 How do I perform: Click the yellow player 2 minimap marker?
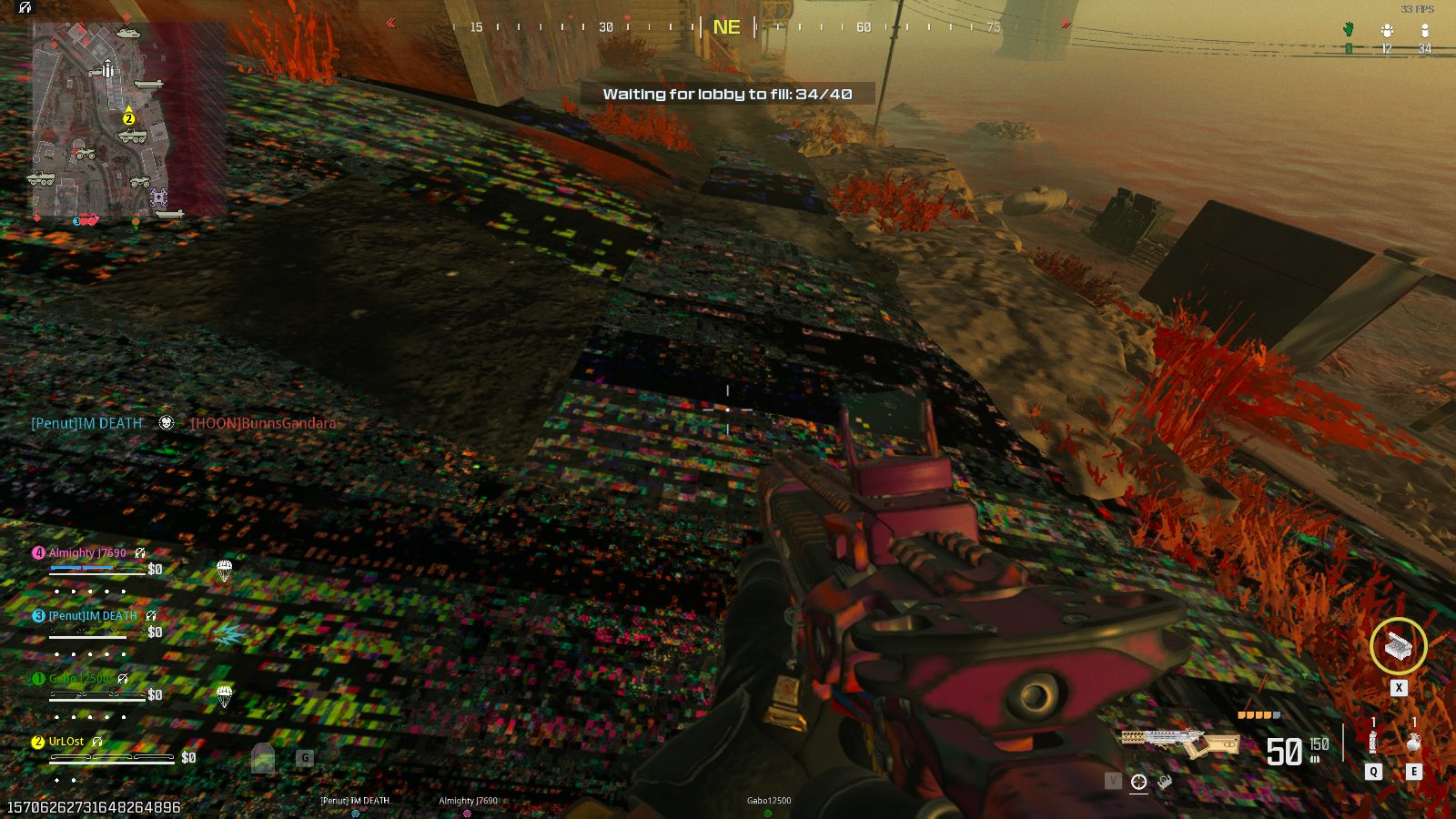coord(128,118)
